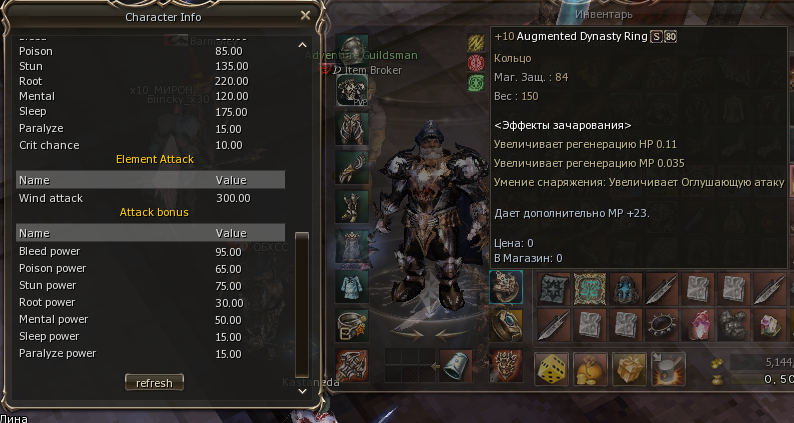Select the equipped silver ring slot
The width and height of the screenshot is (794, 423).
click(x=352, y=324)
